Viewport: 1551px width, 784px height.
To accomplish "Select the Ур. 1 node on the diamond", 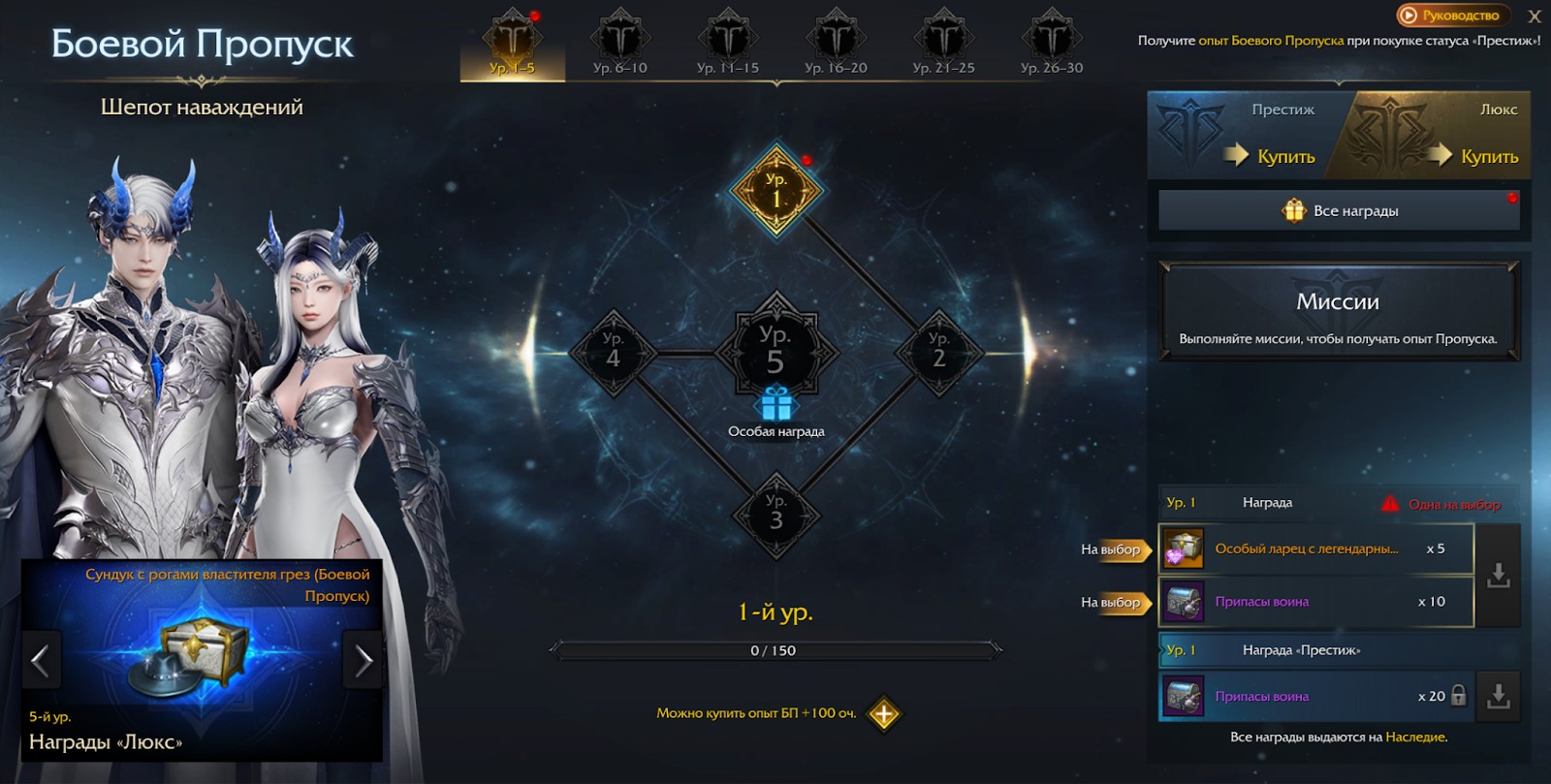I will [x=776, y=191].
